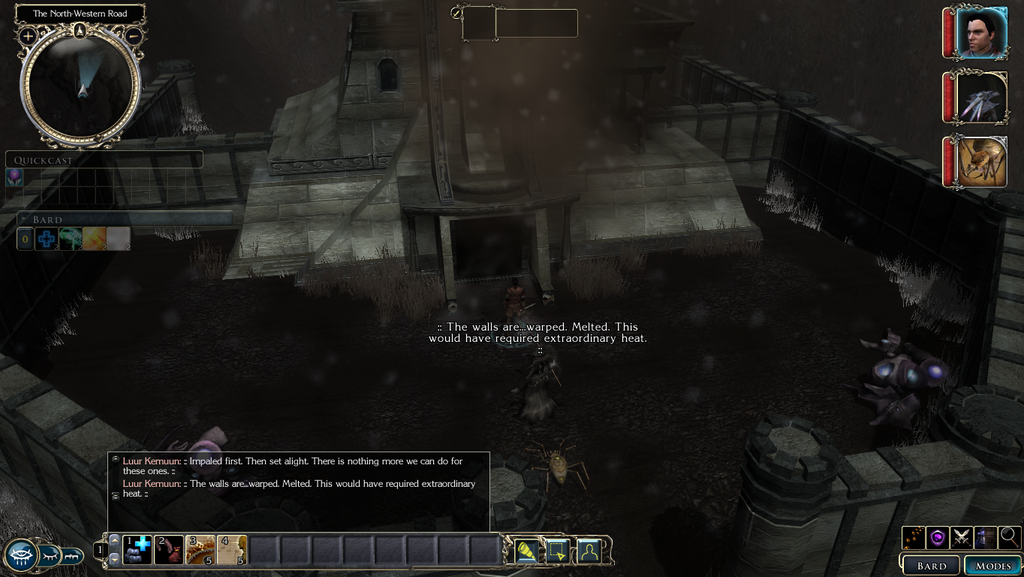Click the flashlight icon beside the hotbar

click(527, 549)
